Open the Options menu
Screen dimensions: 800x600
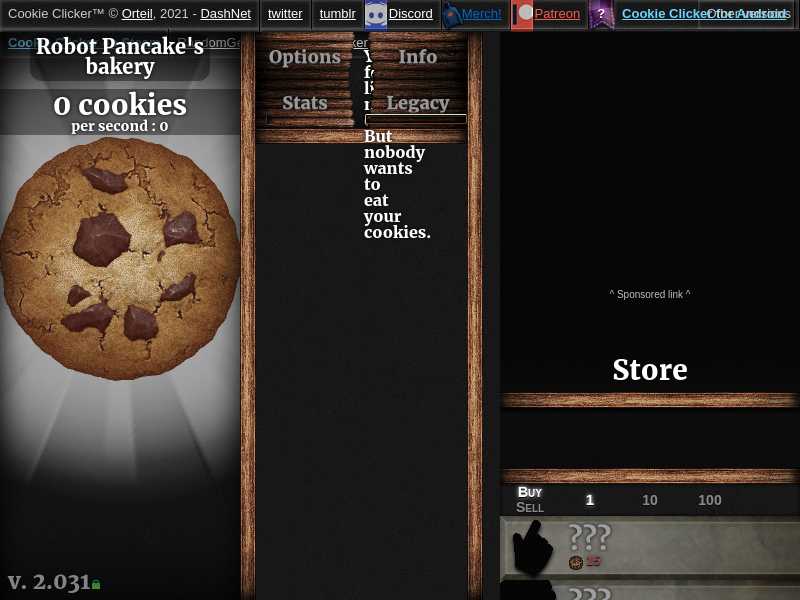tap(305, 57)
